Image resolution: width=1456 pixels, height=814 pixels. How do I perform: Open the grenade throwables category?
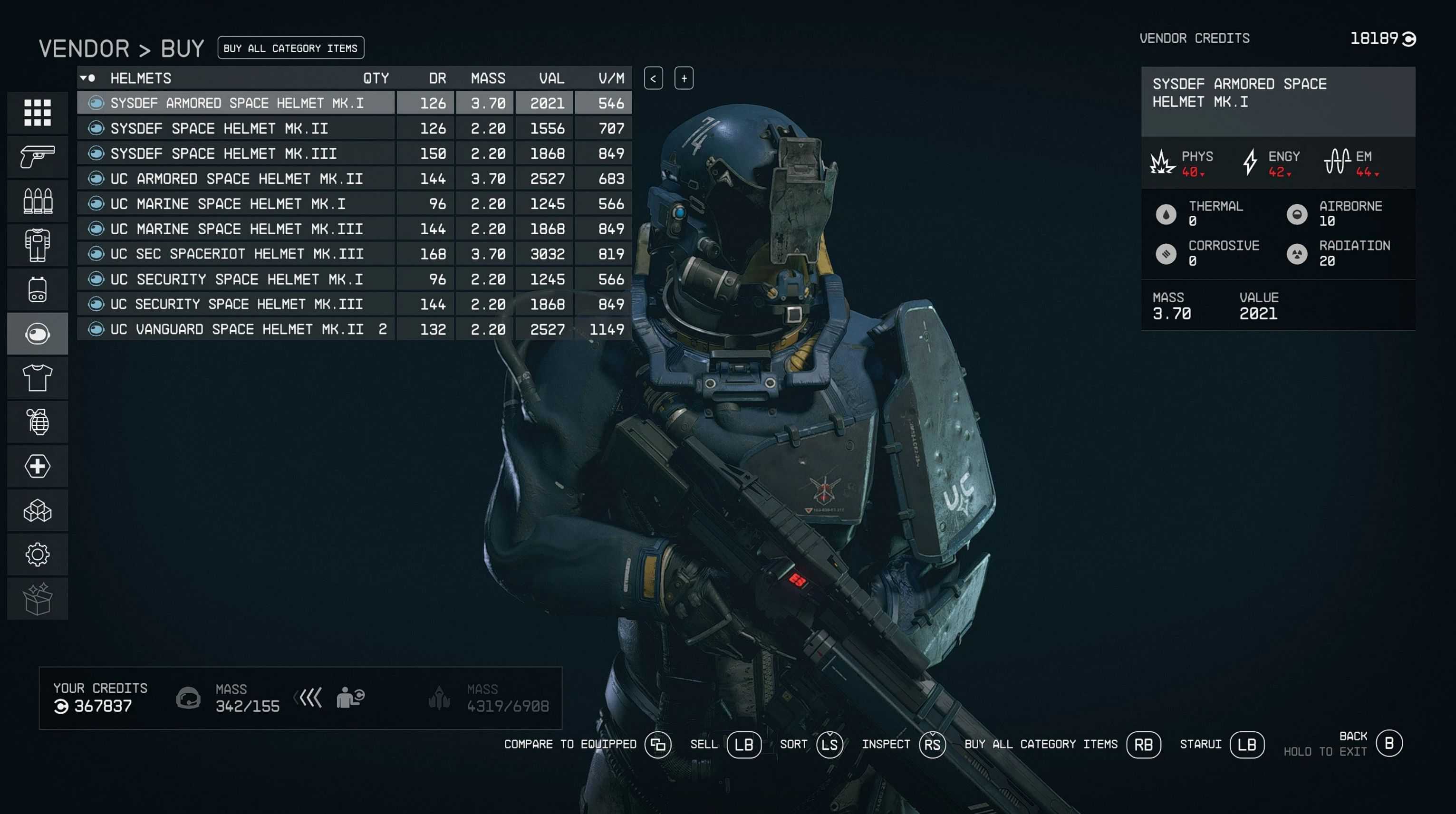coord(37,422)
